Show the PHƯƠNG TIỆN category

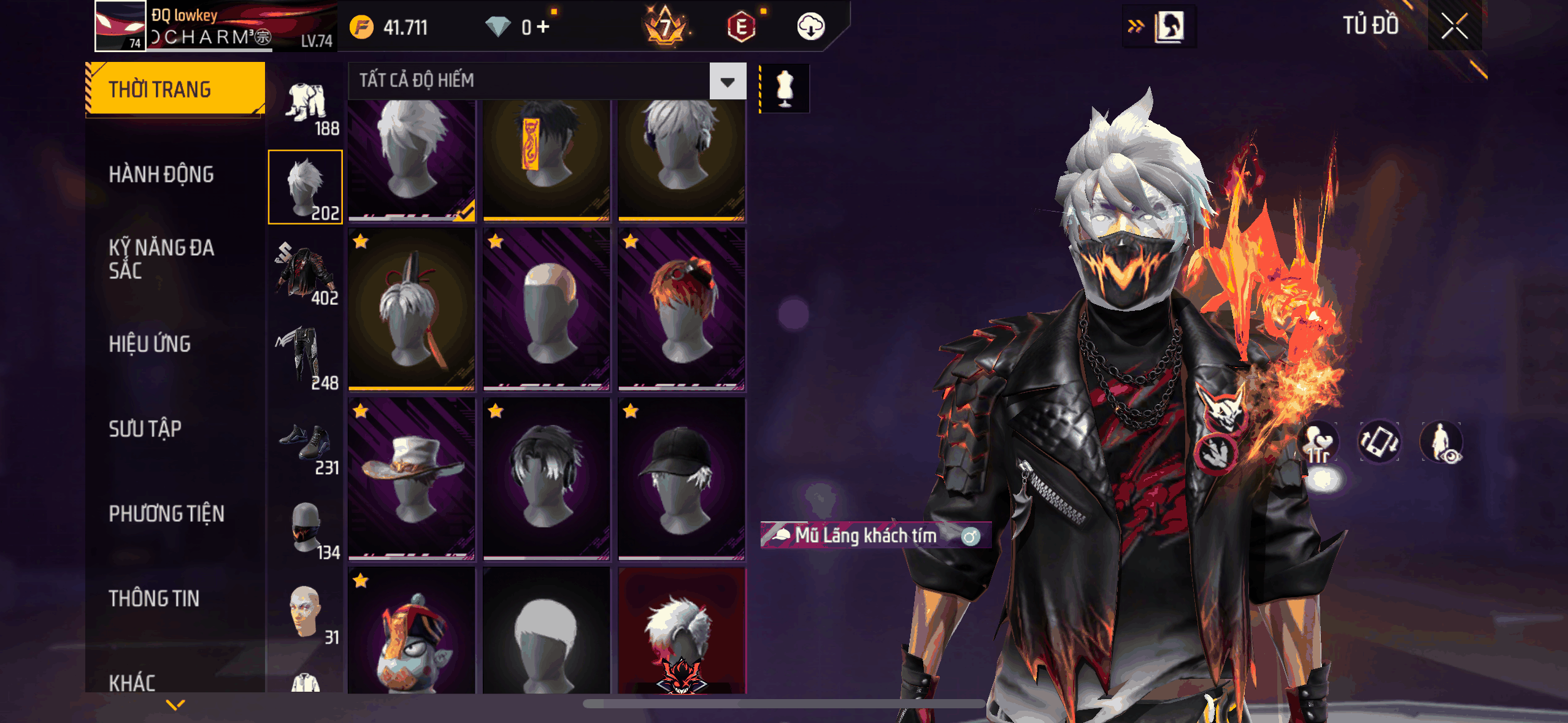click(166, 513)
